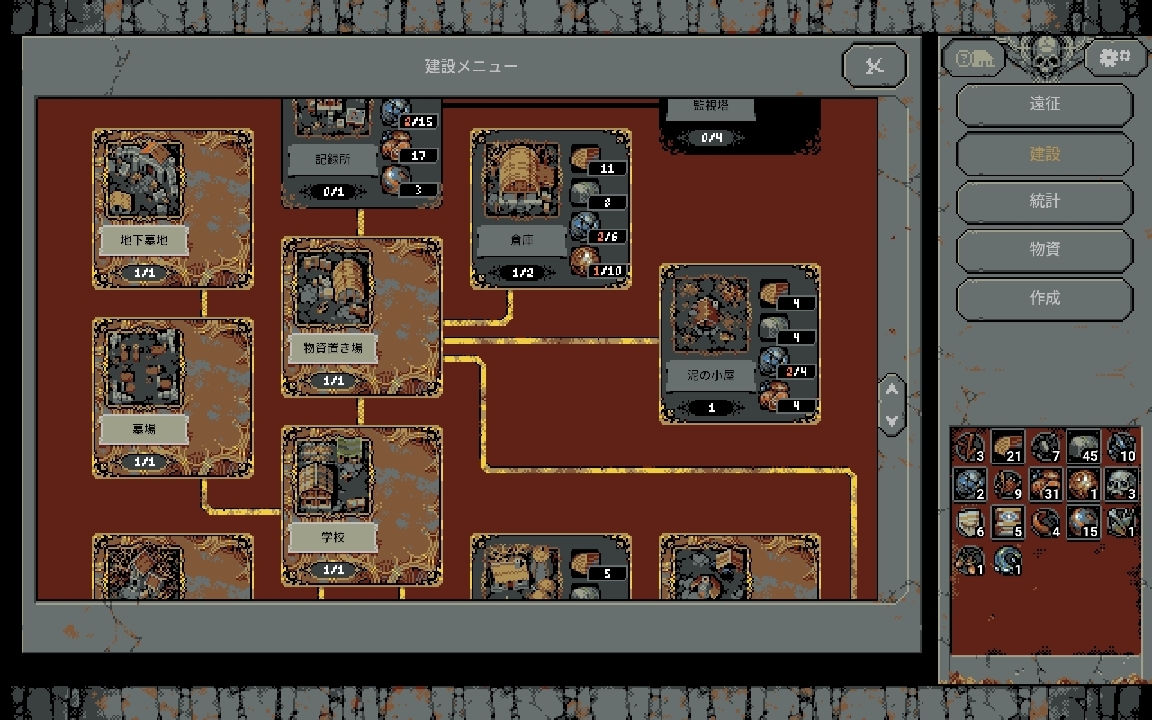The height and width of the screenshot is (720, 1152).
Task: Start an expedition with 遠征
Action: pyautogui.click(x=1044, y=104)
